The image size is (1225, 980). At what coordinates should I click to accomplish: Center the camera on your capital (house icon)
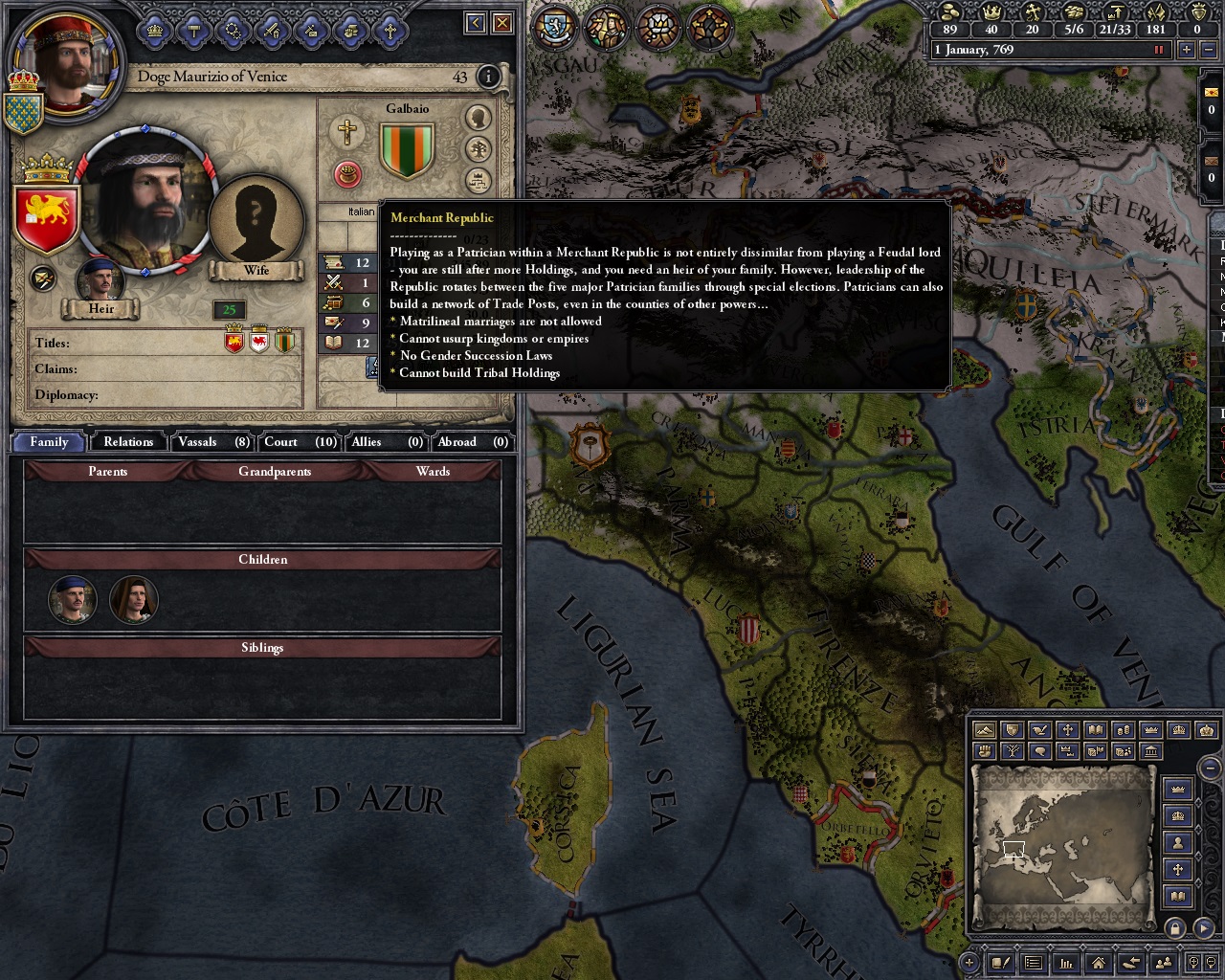pos(1100,962)
